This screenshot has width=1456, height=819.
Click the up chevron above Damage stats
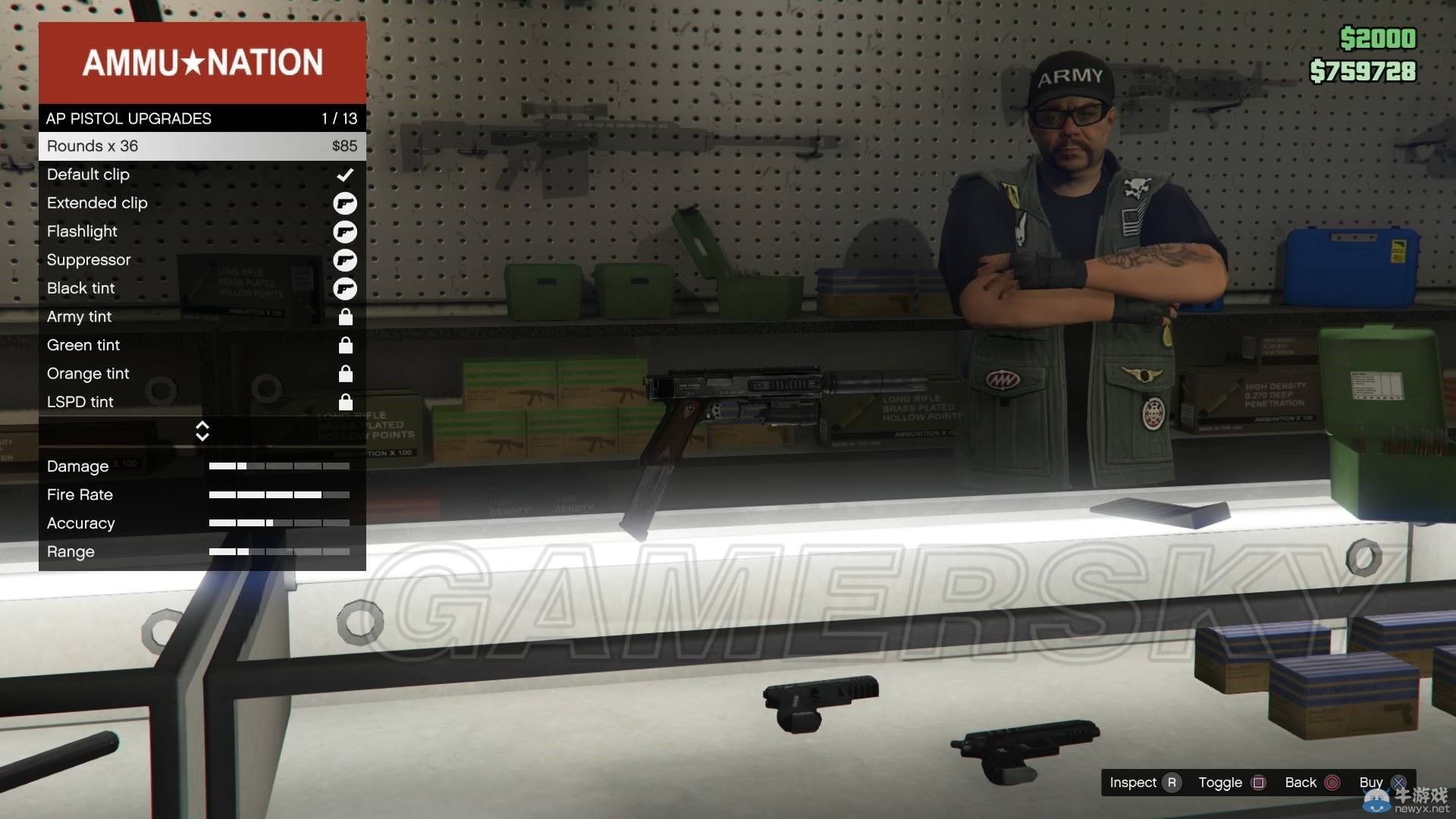[202, 426]
